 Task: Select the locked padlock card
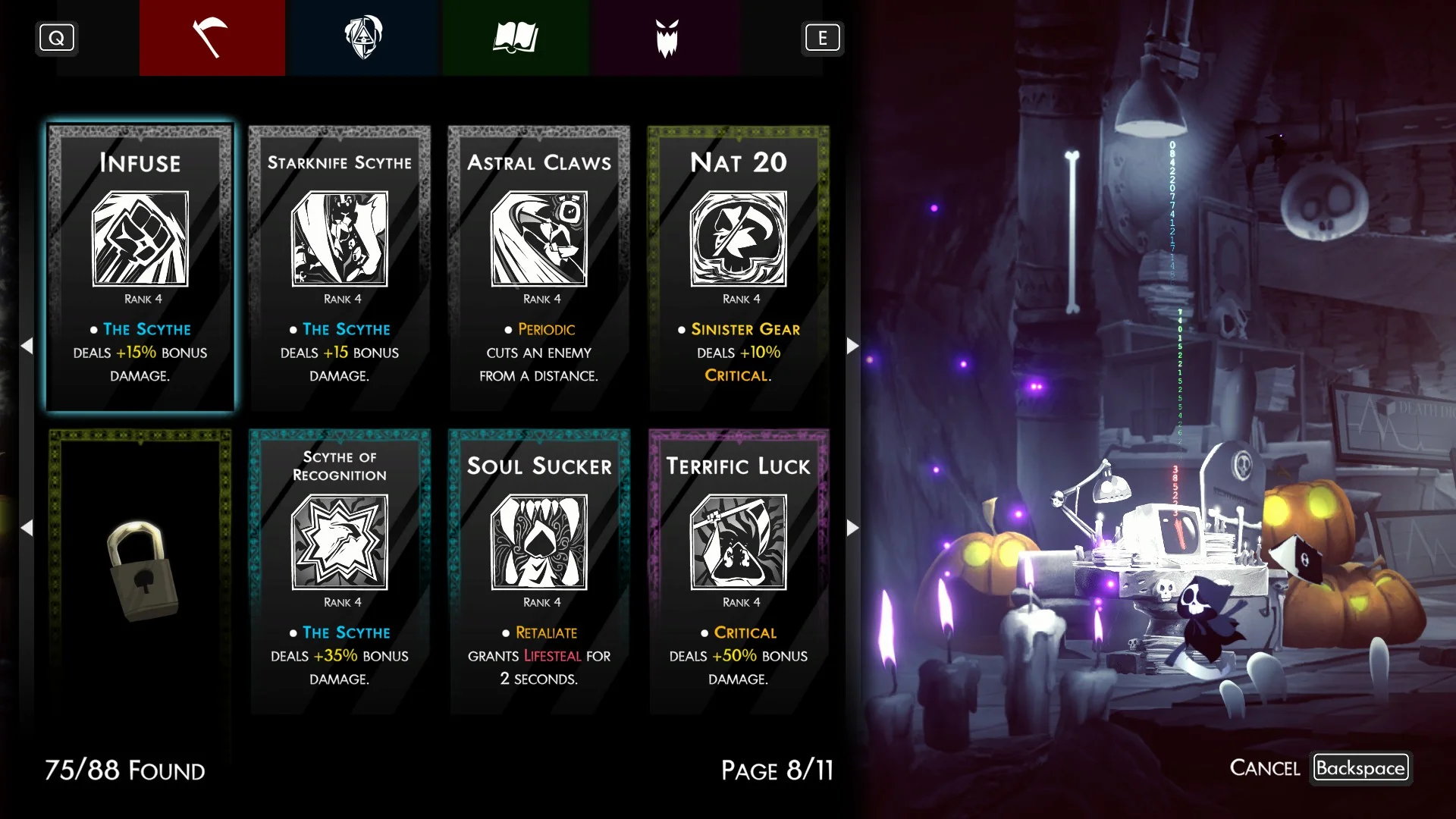pos(140,571)
